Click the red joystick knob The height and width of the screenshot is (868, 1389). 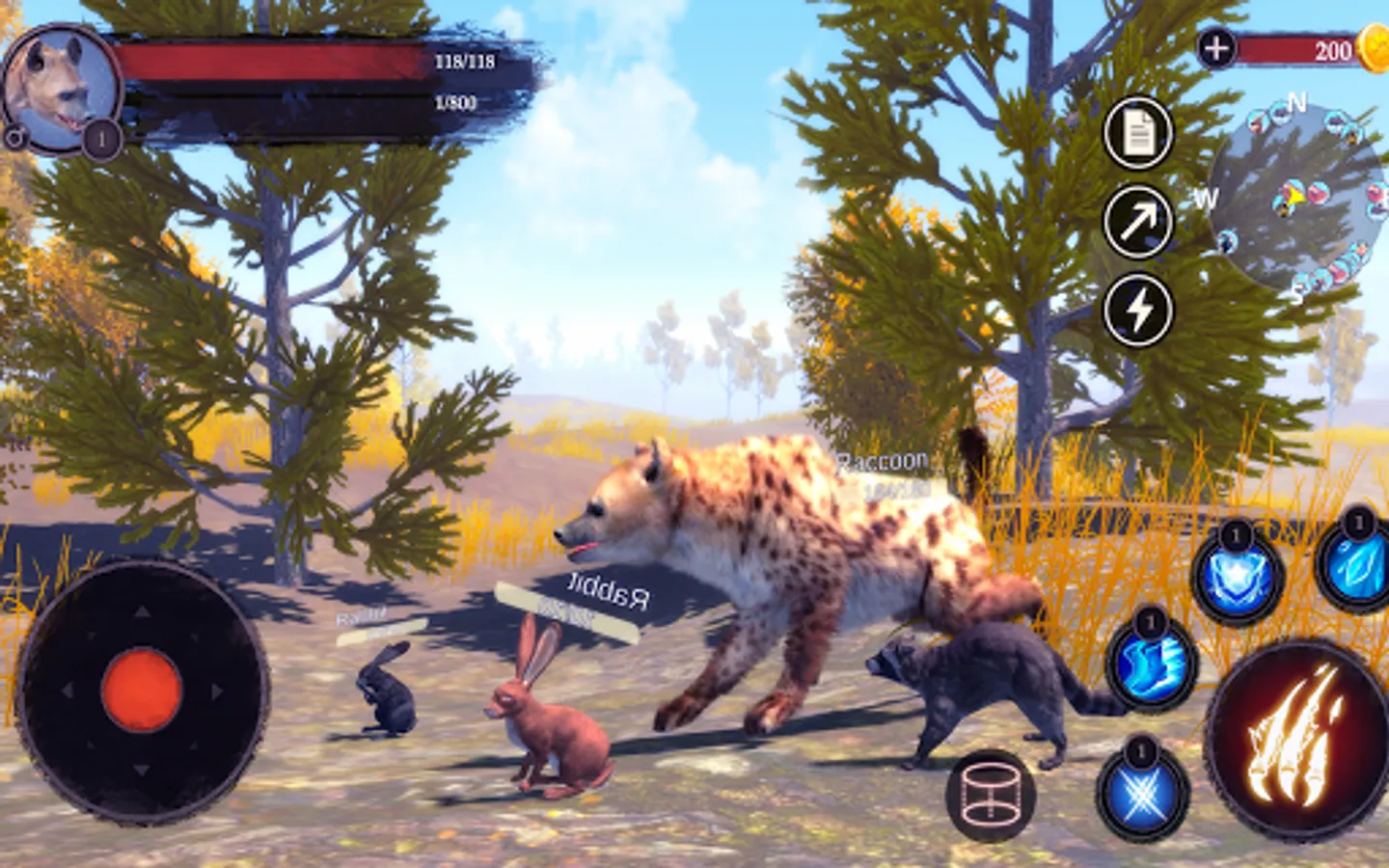click(x=142, y=690)
